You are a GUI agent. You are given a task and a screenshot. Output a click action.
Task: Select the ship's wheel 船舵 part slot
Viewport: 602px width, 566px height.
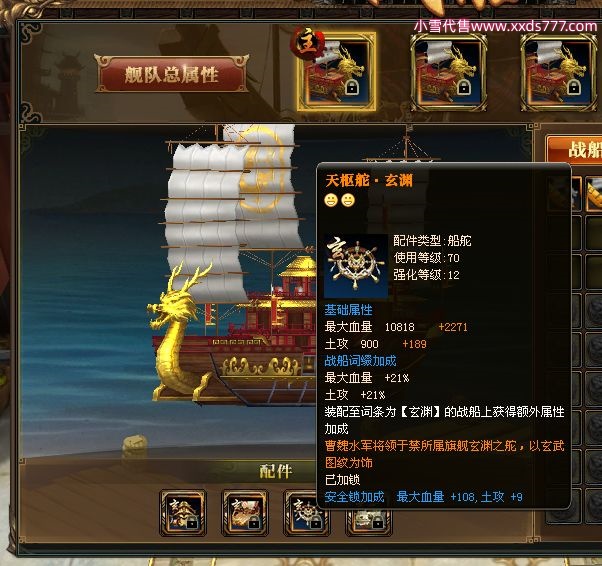click(307, 514)
